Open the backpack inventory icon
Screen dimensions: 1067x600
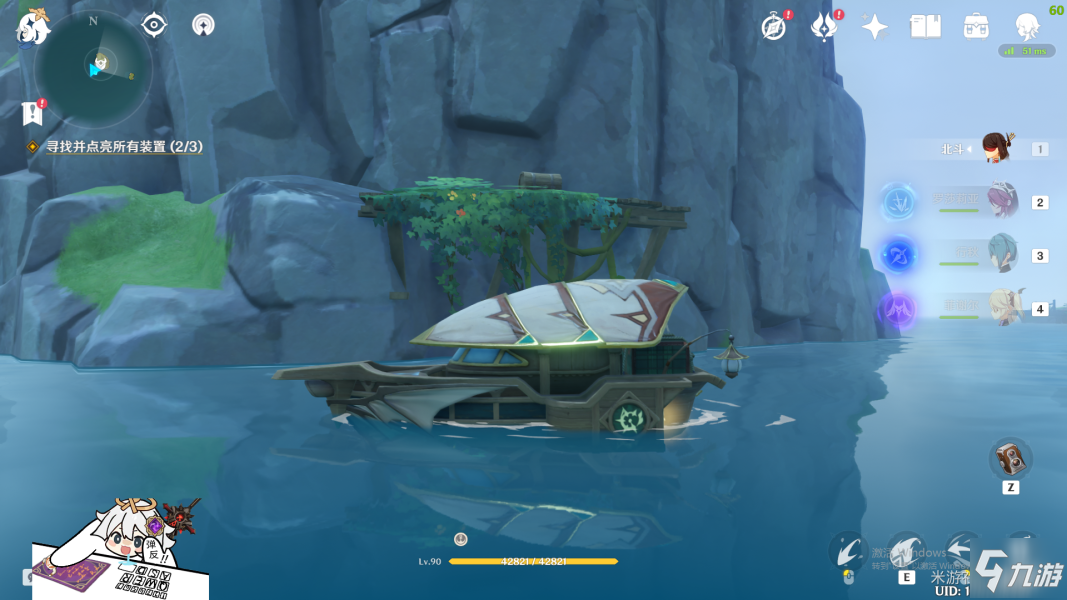(976, 27)
